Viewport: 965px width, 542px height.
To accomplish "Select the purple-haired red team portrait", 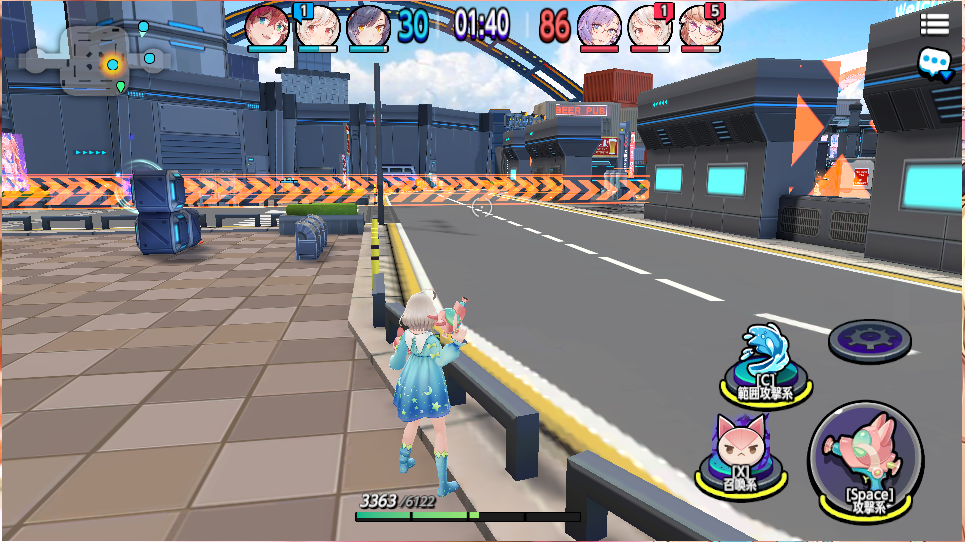I will [599, 26].
